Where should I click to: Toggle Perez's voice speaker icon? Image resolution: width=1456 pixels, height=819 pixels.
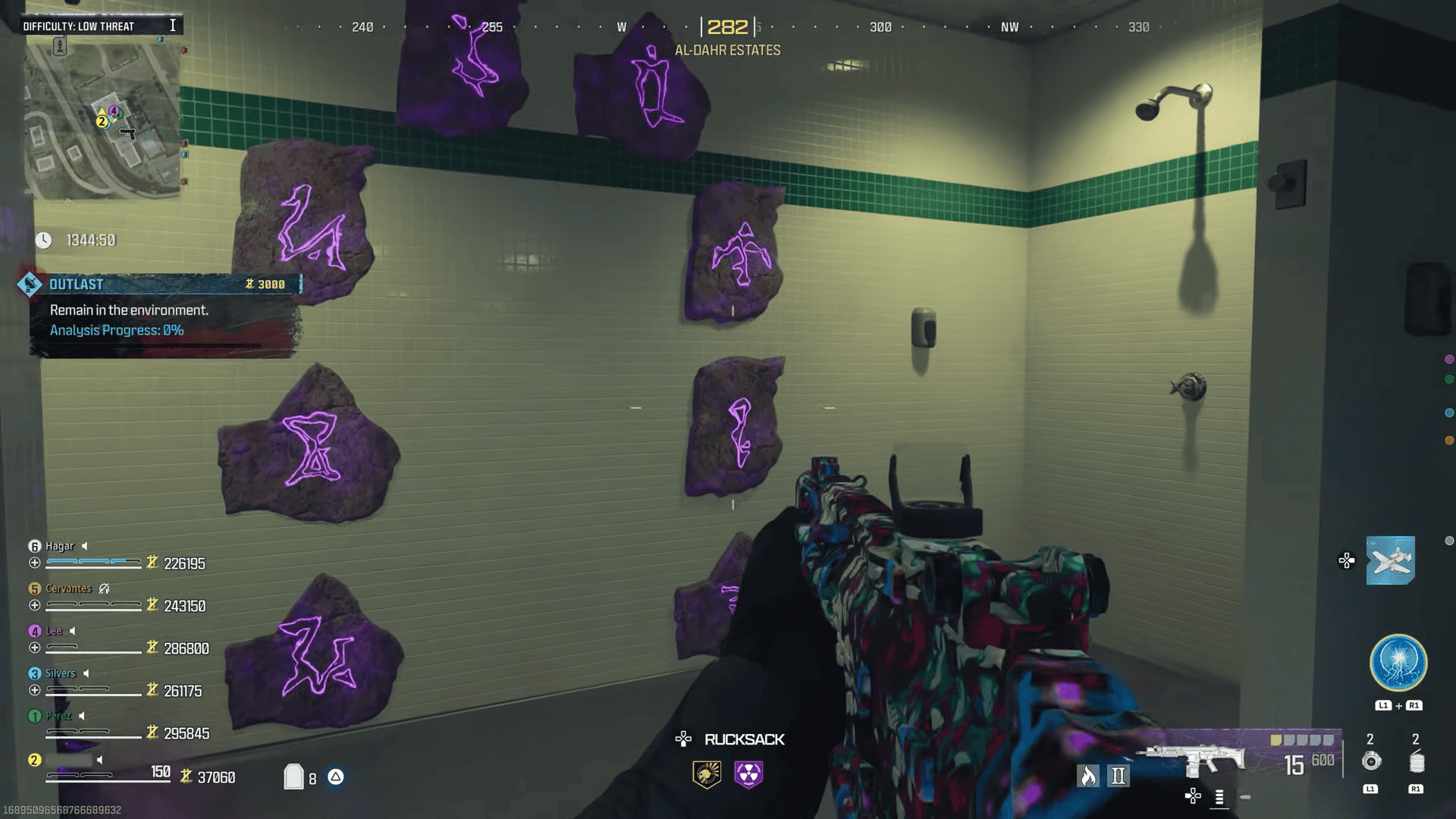coord(82,716)
